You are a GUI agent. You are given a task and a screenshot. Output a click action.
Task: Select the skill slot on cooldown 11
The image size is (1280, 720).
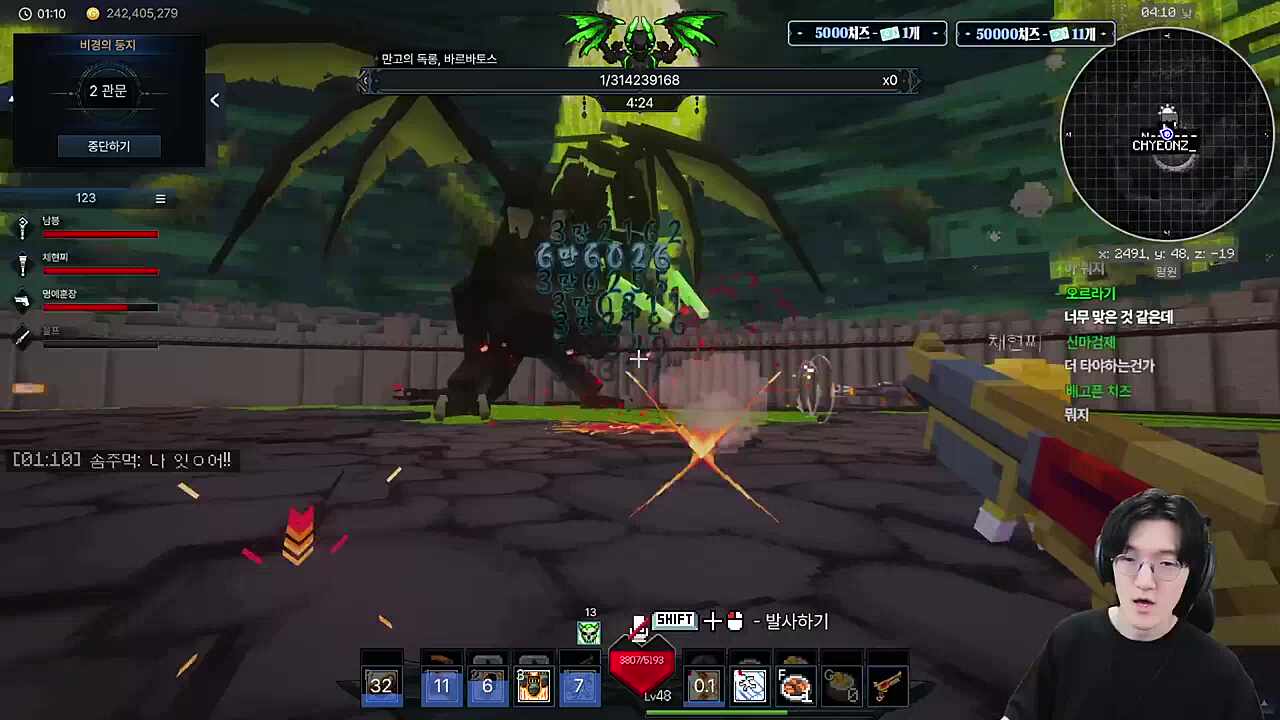point(441,685)
